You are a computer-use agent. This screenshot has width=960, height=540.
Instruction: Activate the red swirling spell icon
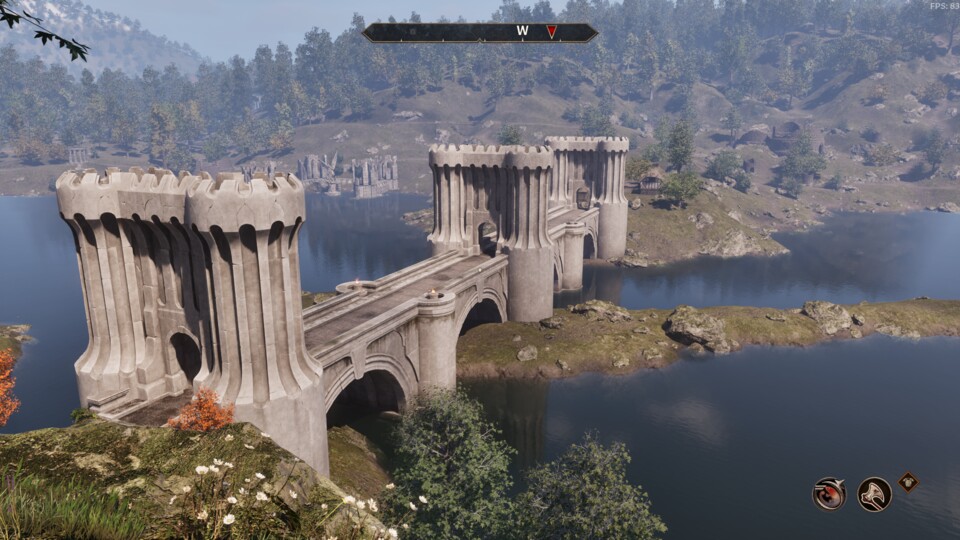coord(829,494)
